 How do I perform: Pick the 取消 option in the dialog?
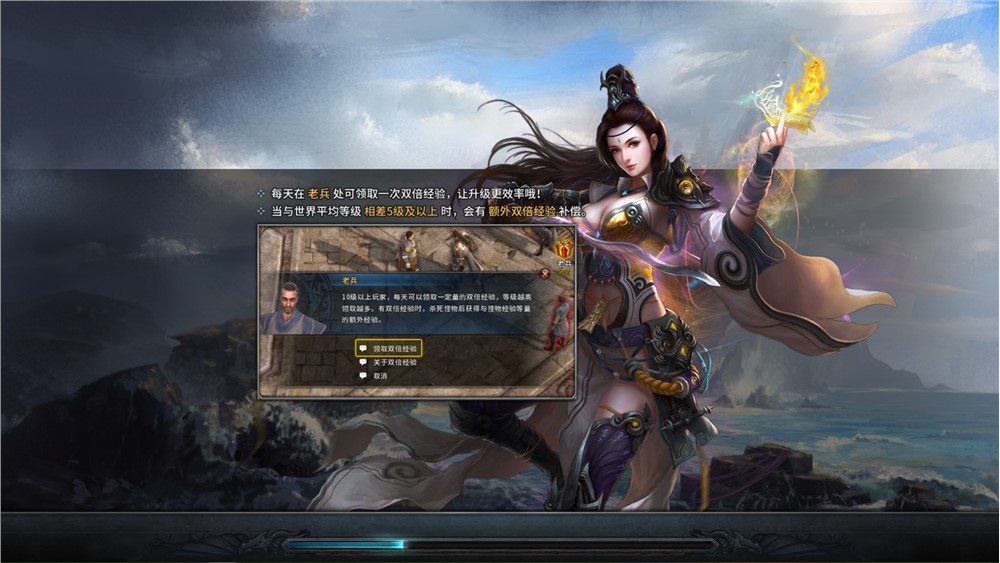(380, 376)
